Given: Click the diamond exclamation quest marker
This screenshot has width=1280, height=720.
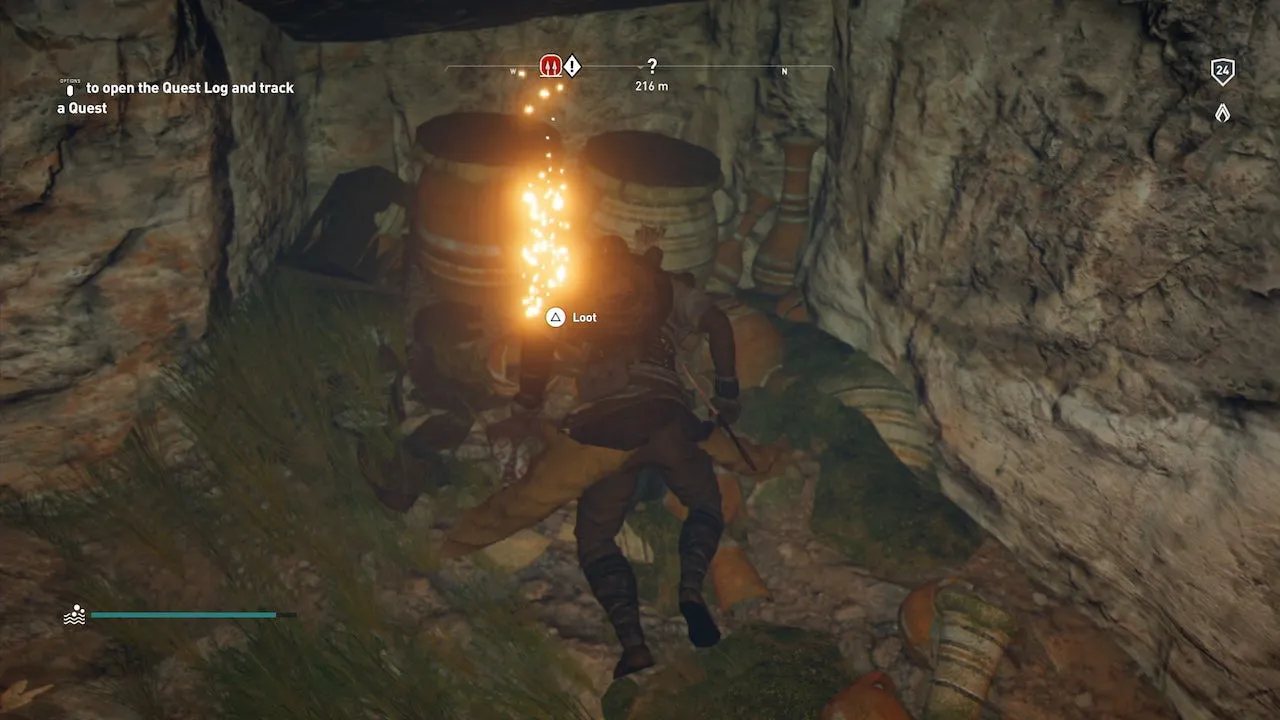Looking at the screenshot, I should tap(572, 67).
